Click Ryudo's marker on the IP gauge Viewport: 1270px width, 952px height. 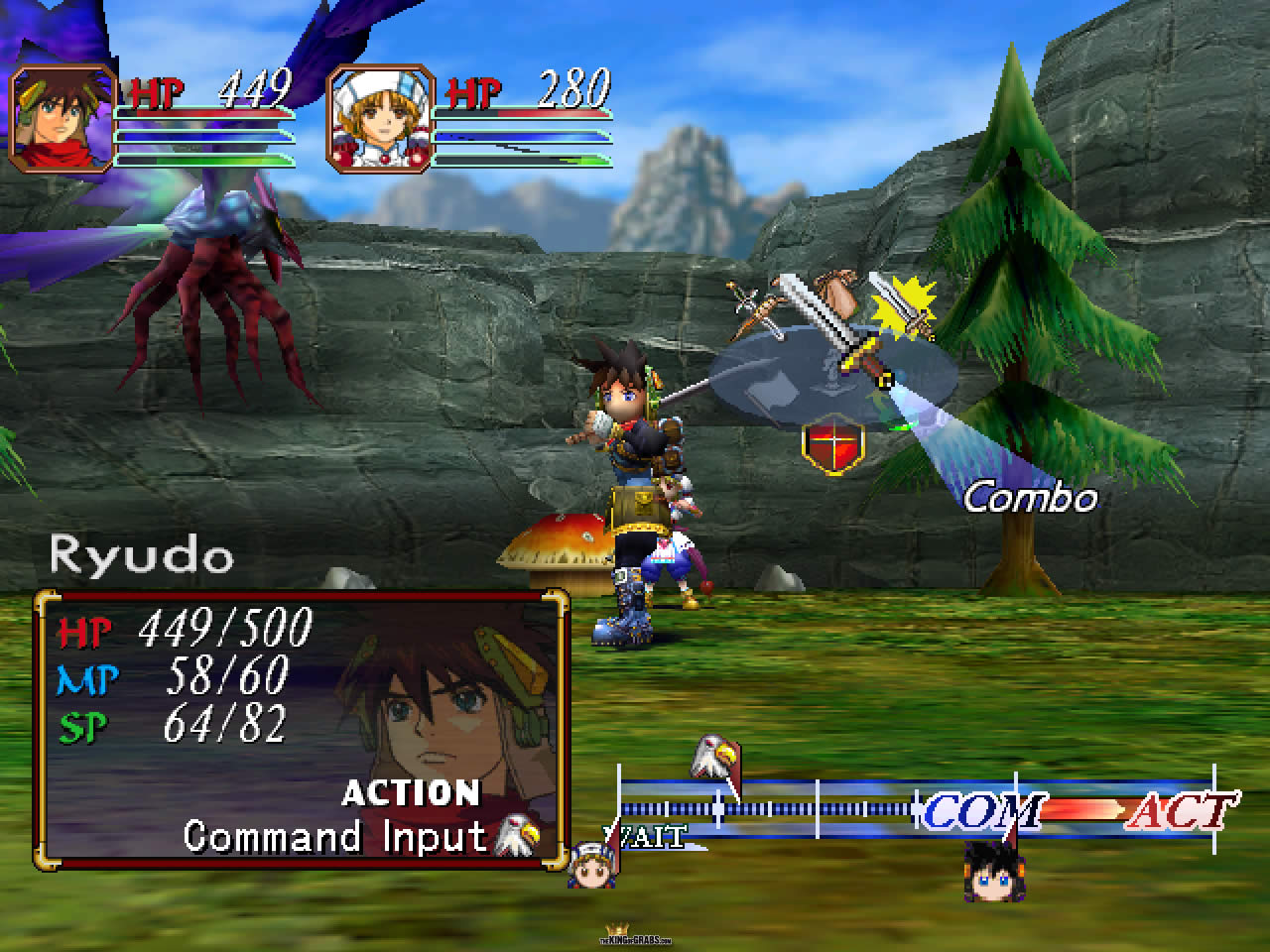point(990,868)
